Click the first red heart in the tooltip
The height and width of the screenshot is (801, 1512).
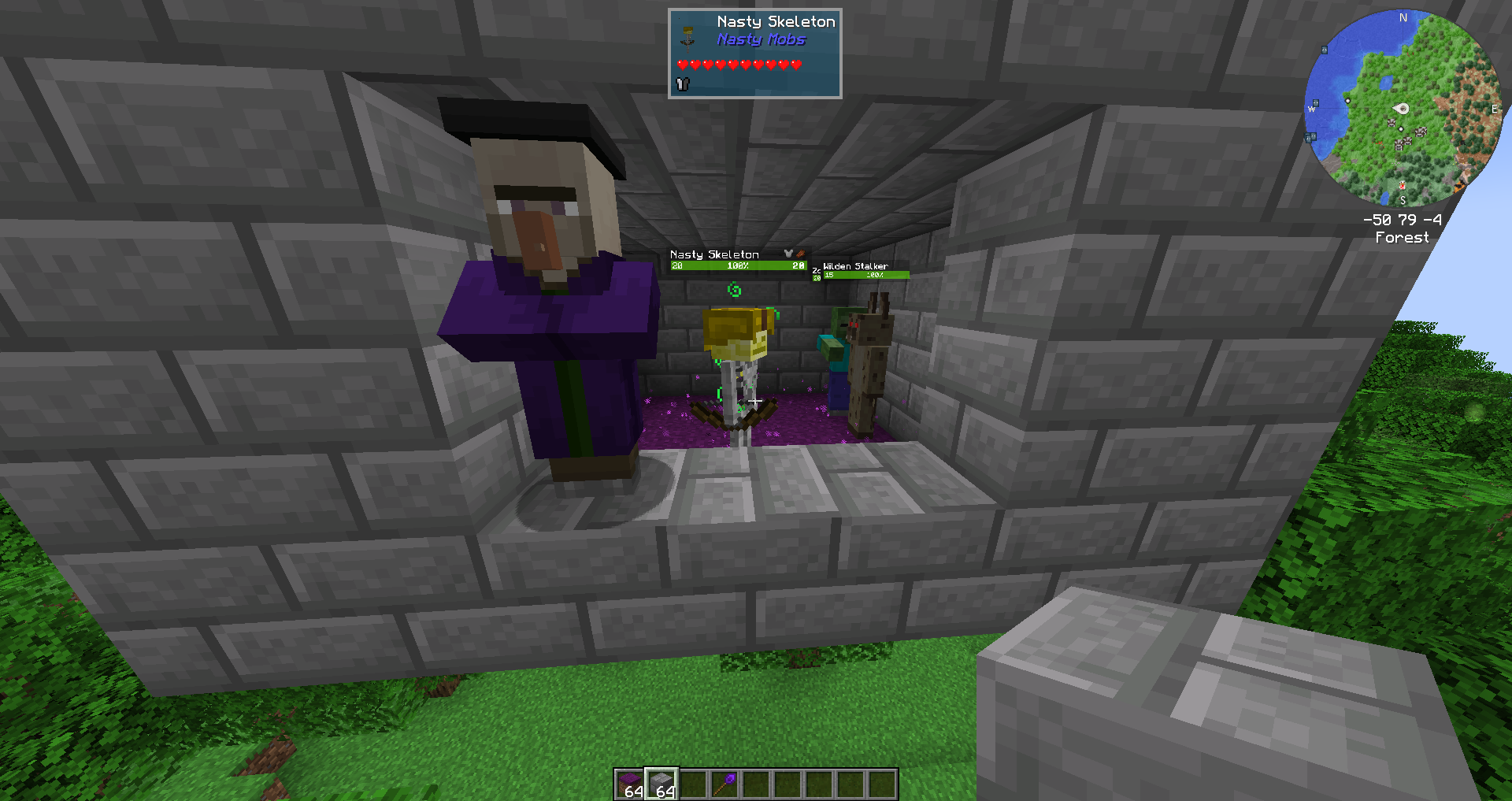click(684, 65)
